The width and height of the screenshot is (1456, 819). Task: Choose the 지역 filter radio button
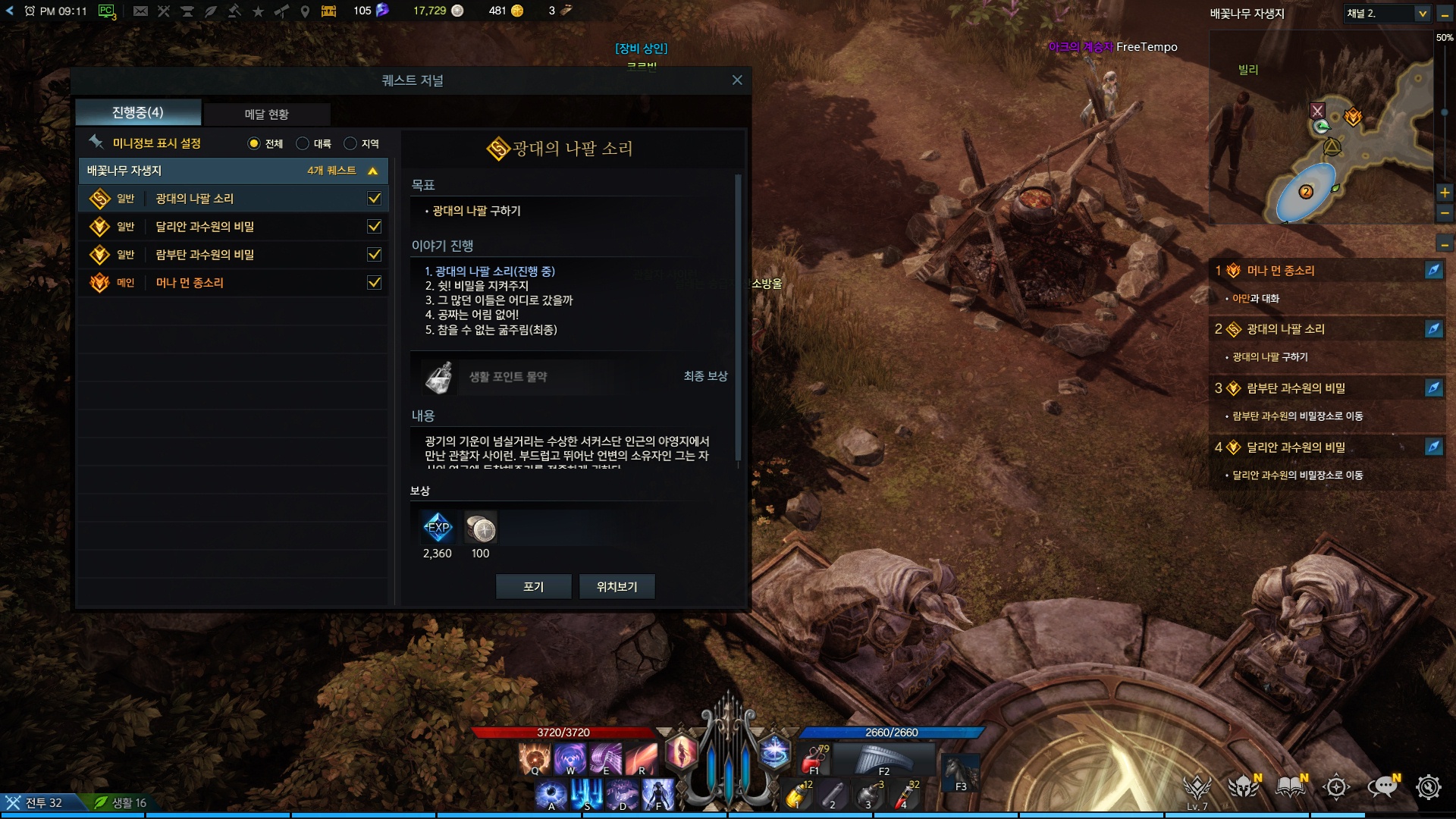click(x=350, y=143)
